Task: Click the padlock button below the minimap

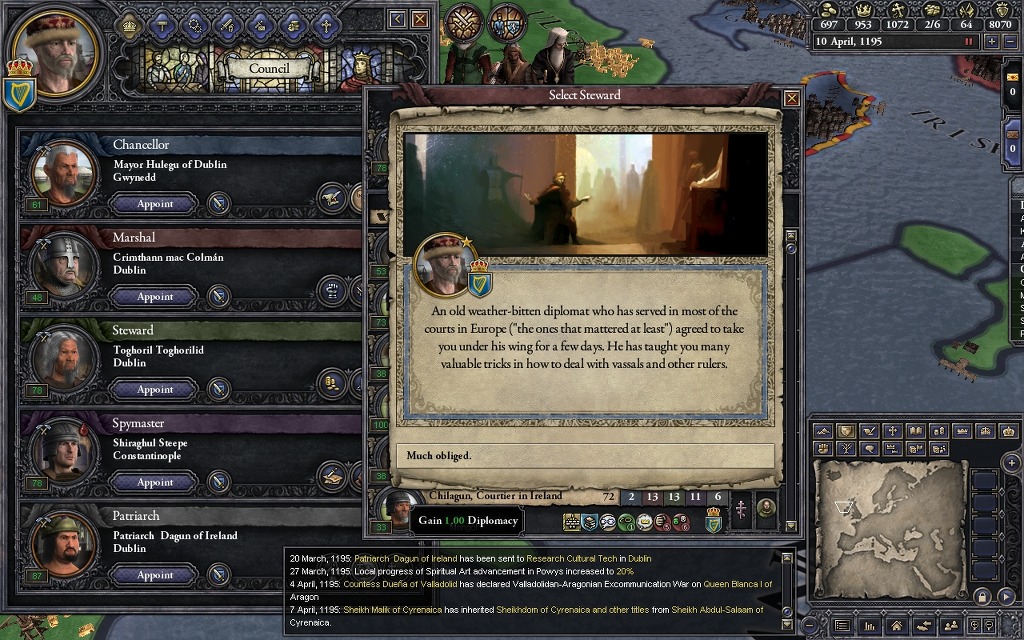Action: [983, 597]
